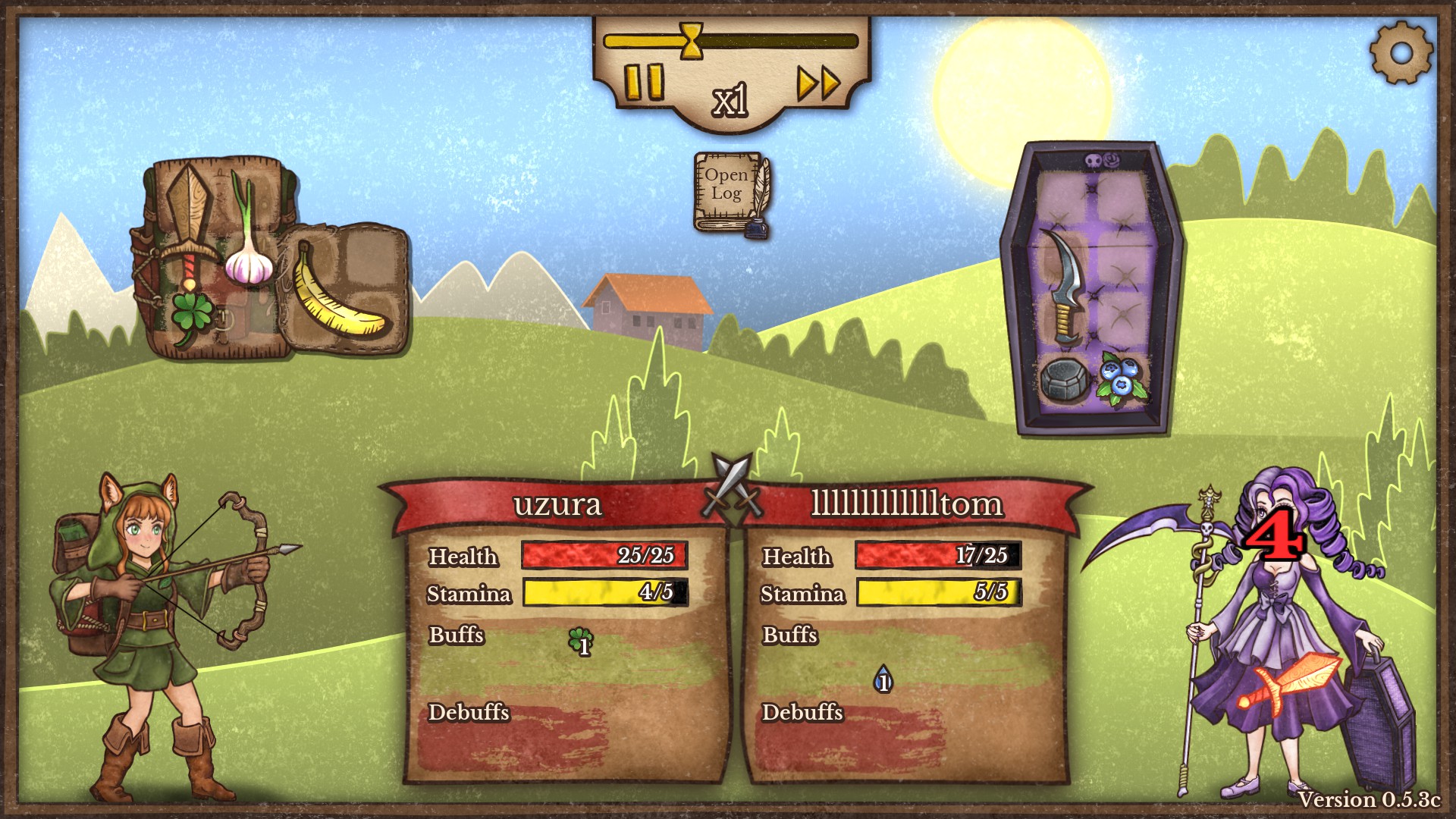This screenshot has height=819, width=1456.
Task: Select the dark stone in the coffin
Action: [x=1063, y=378]
